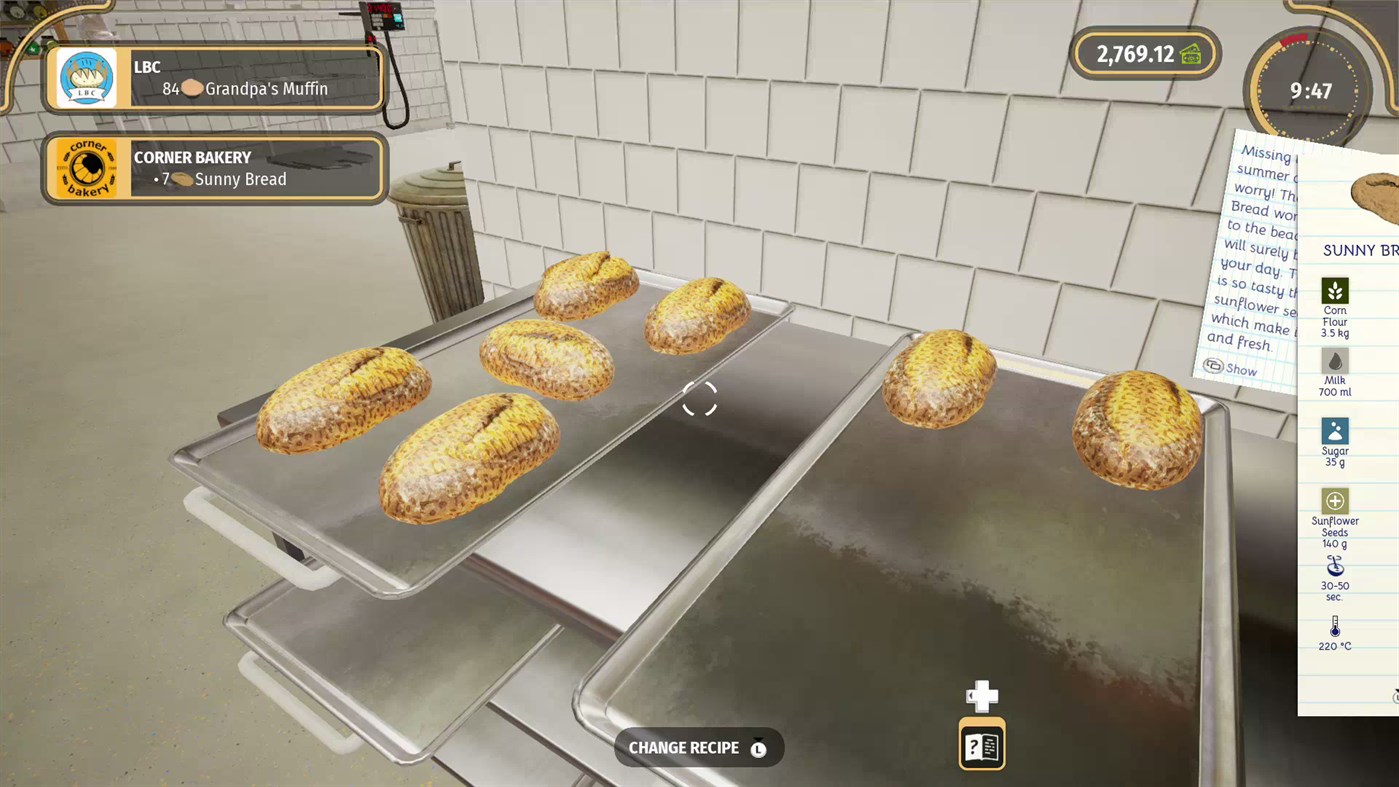Click the circular timer showing 9:47
1399x787 pixels.
pos(1307,90)
